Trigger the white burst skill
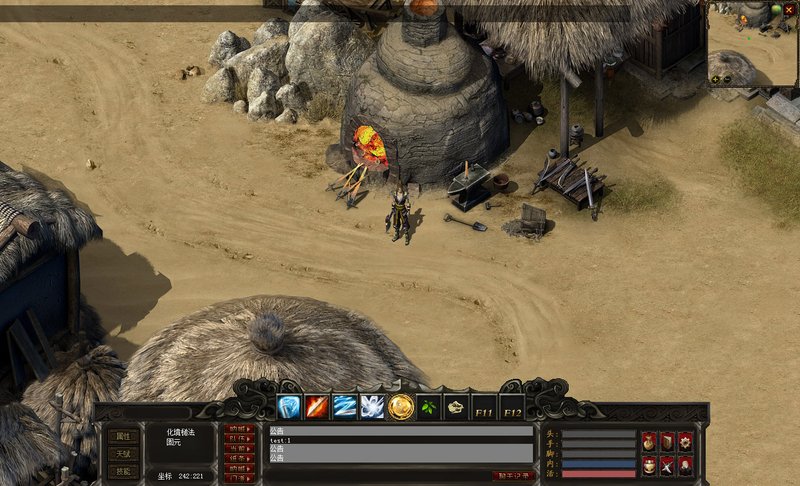The height and width of the screenshot is (486, 800). click(373, 407)
